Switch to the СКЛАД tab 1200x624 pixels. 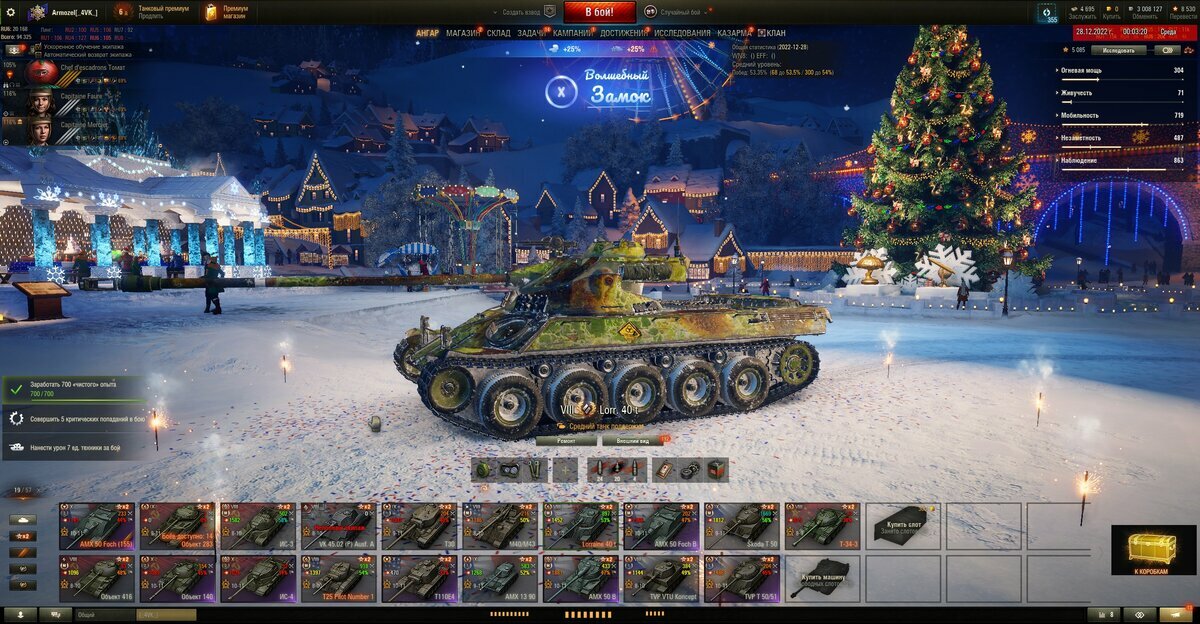499,33
